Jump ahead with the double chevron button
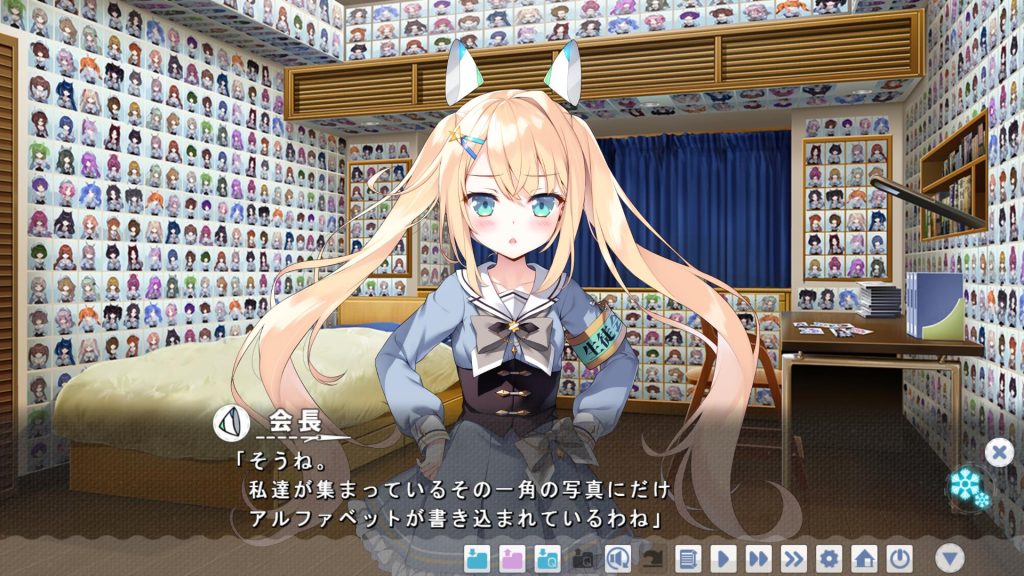 click(x=793, y=558)
